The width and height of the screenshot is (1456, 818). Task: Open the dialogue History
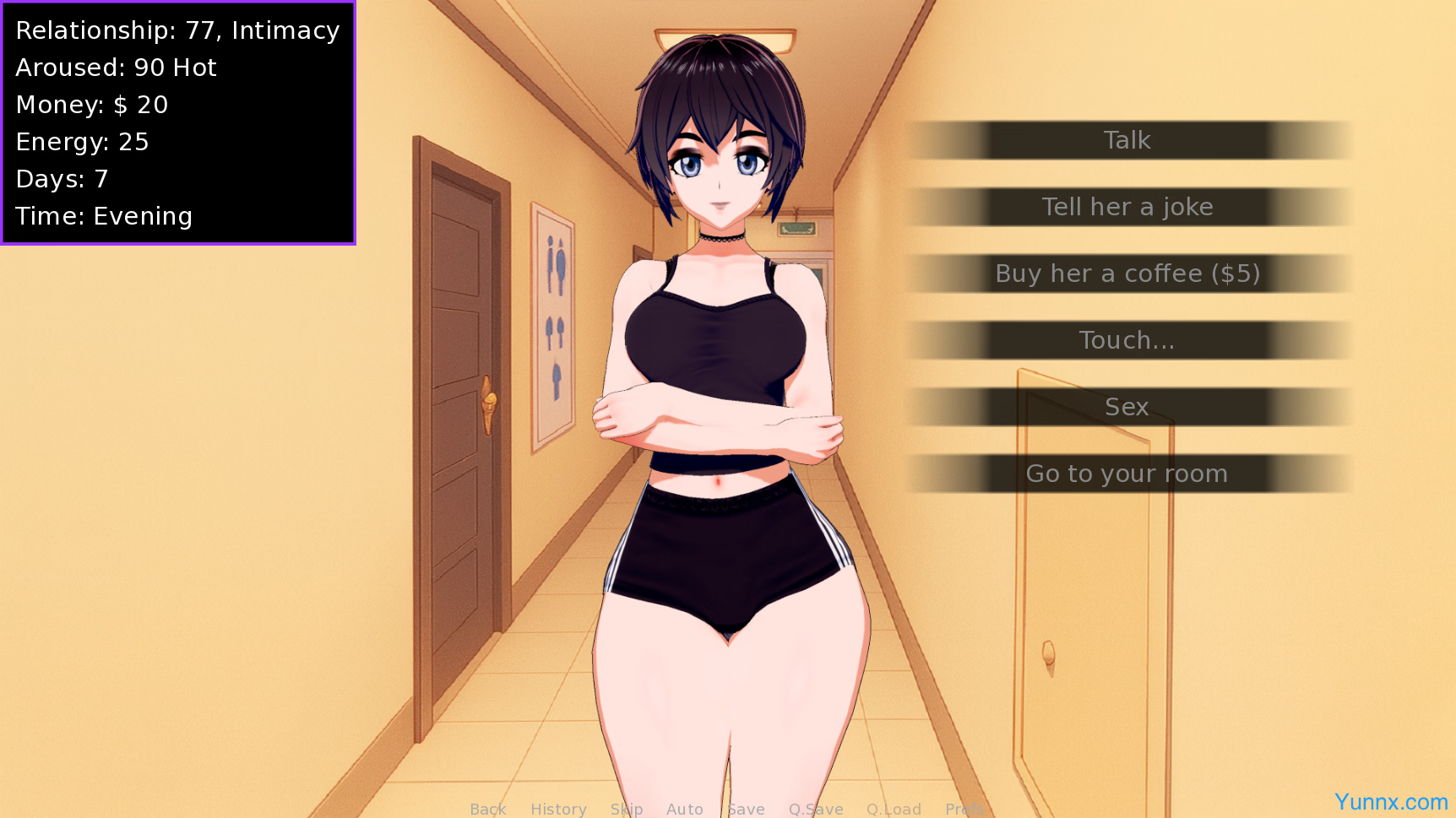(558, 809)
